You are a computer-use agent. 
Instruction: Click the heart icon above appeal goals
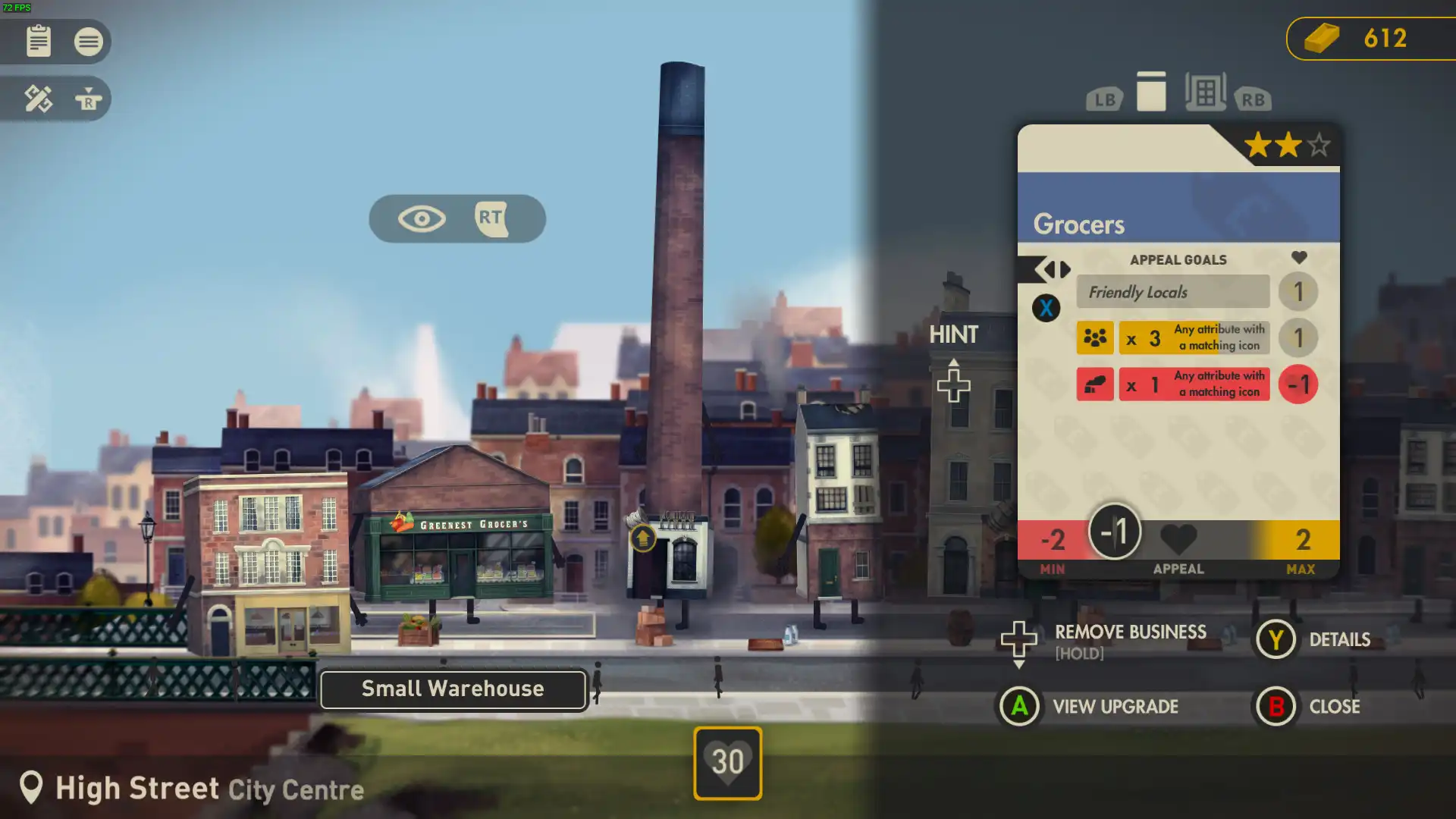click(1299, 257)
